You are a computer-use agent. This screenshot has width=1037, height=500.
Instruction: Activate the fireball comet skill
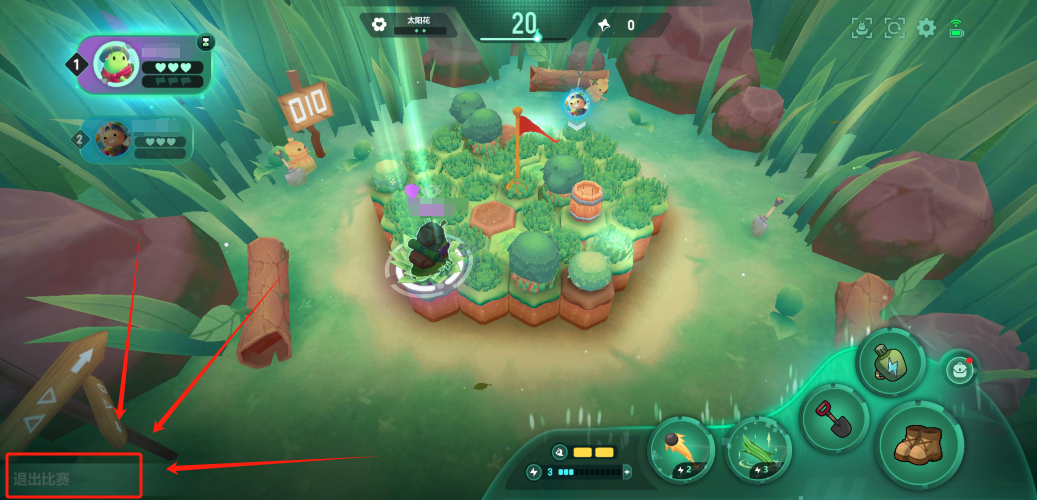(682, 449)
